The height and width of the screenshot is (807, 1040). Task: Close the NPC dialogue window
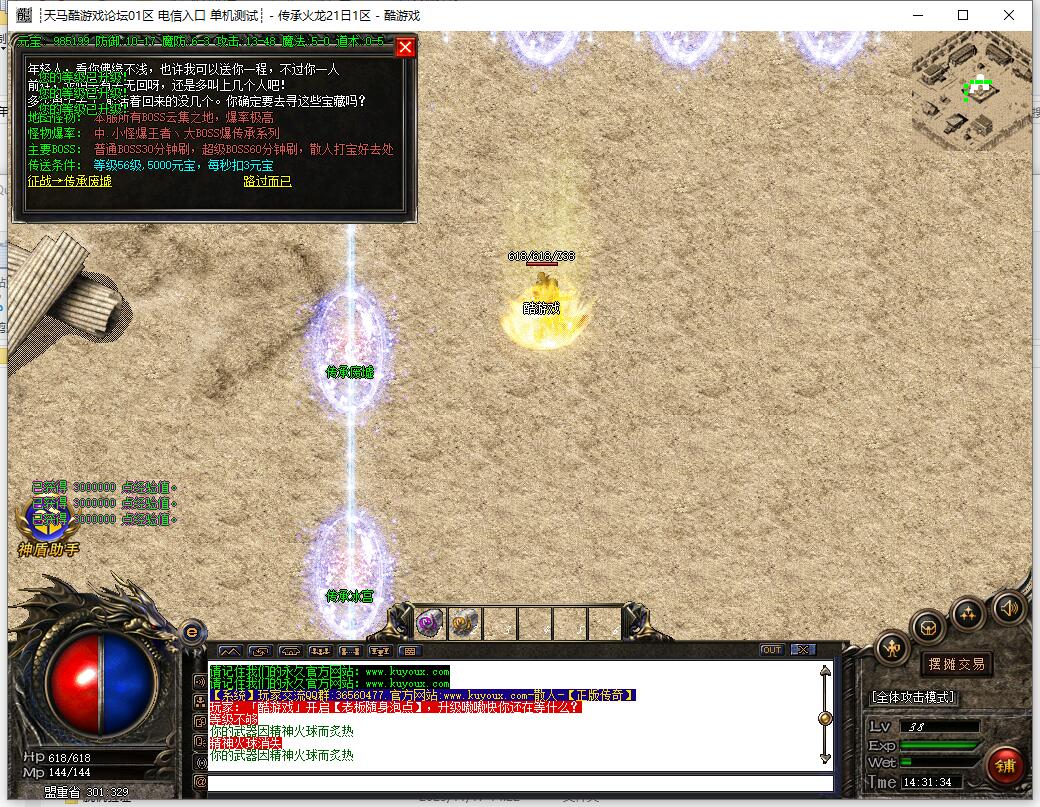tap(405, 47)
